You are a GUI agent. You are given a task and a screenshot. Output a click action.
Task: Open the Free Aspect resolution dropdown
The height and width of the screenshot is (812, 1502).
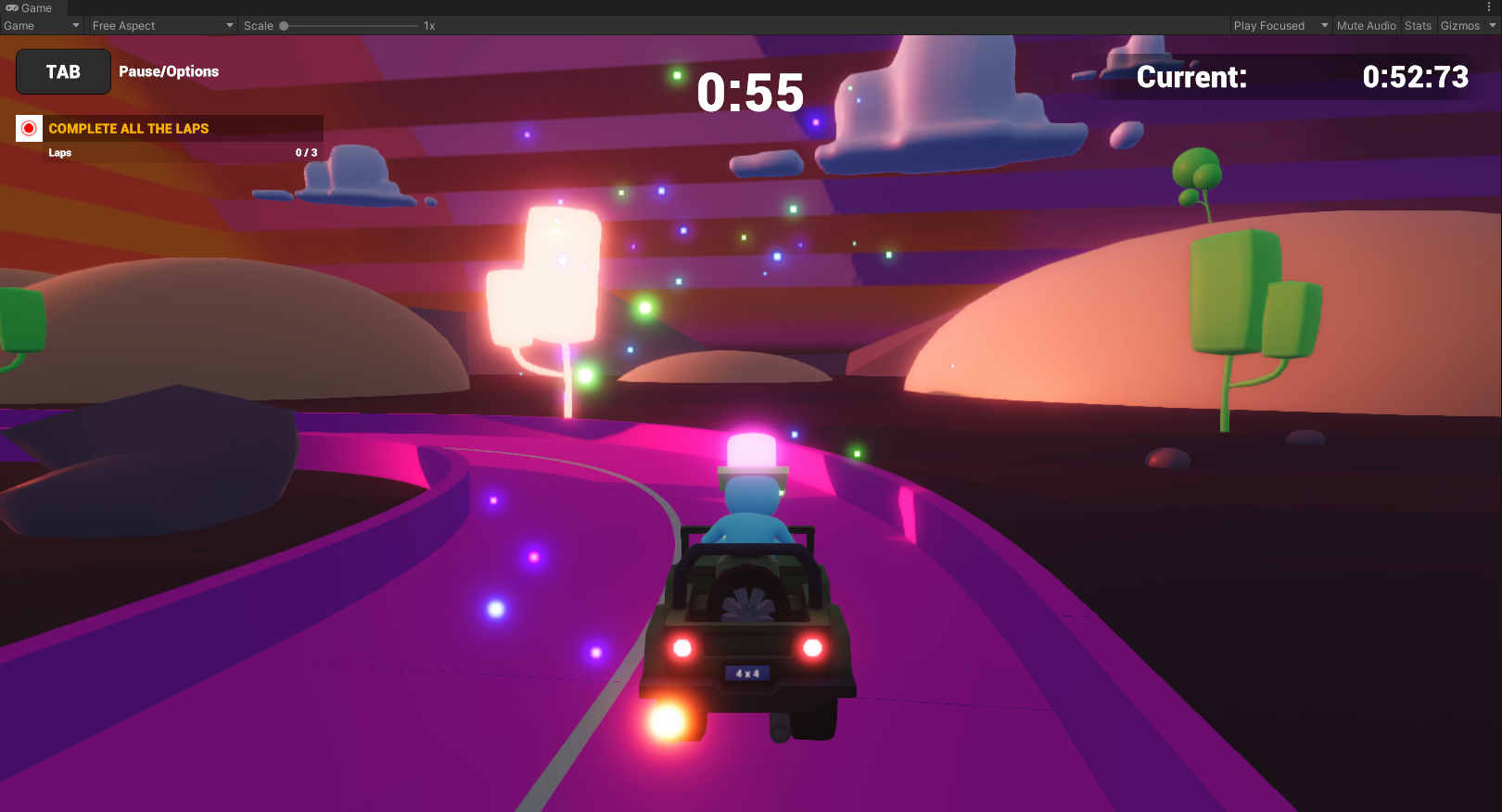(x=162, y=25)
